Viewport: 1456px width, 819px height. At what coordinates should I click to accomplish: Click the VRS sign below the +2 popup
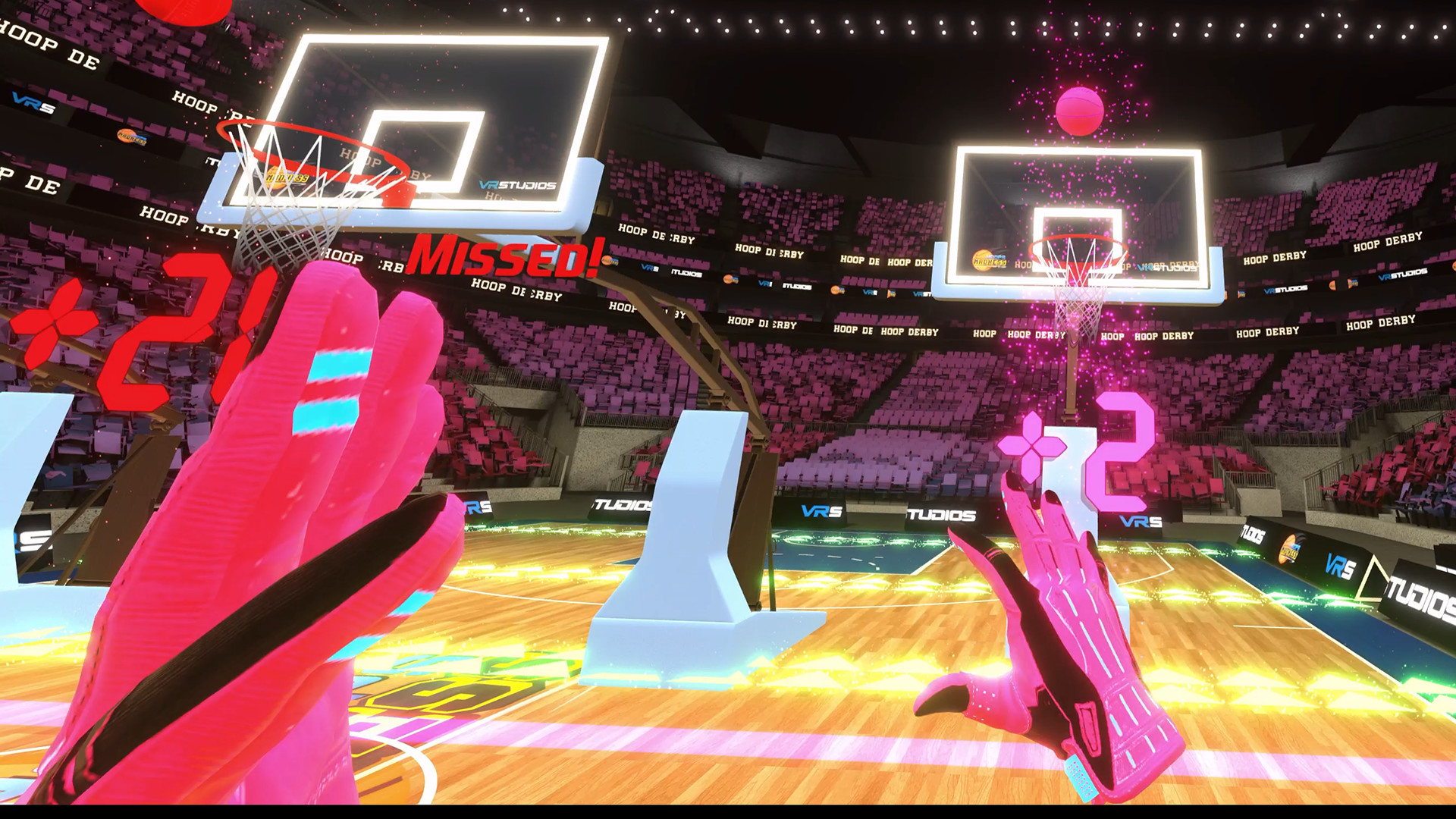click(1140, 521)
